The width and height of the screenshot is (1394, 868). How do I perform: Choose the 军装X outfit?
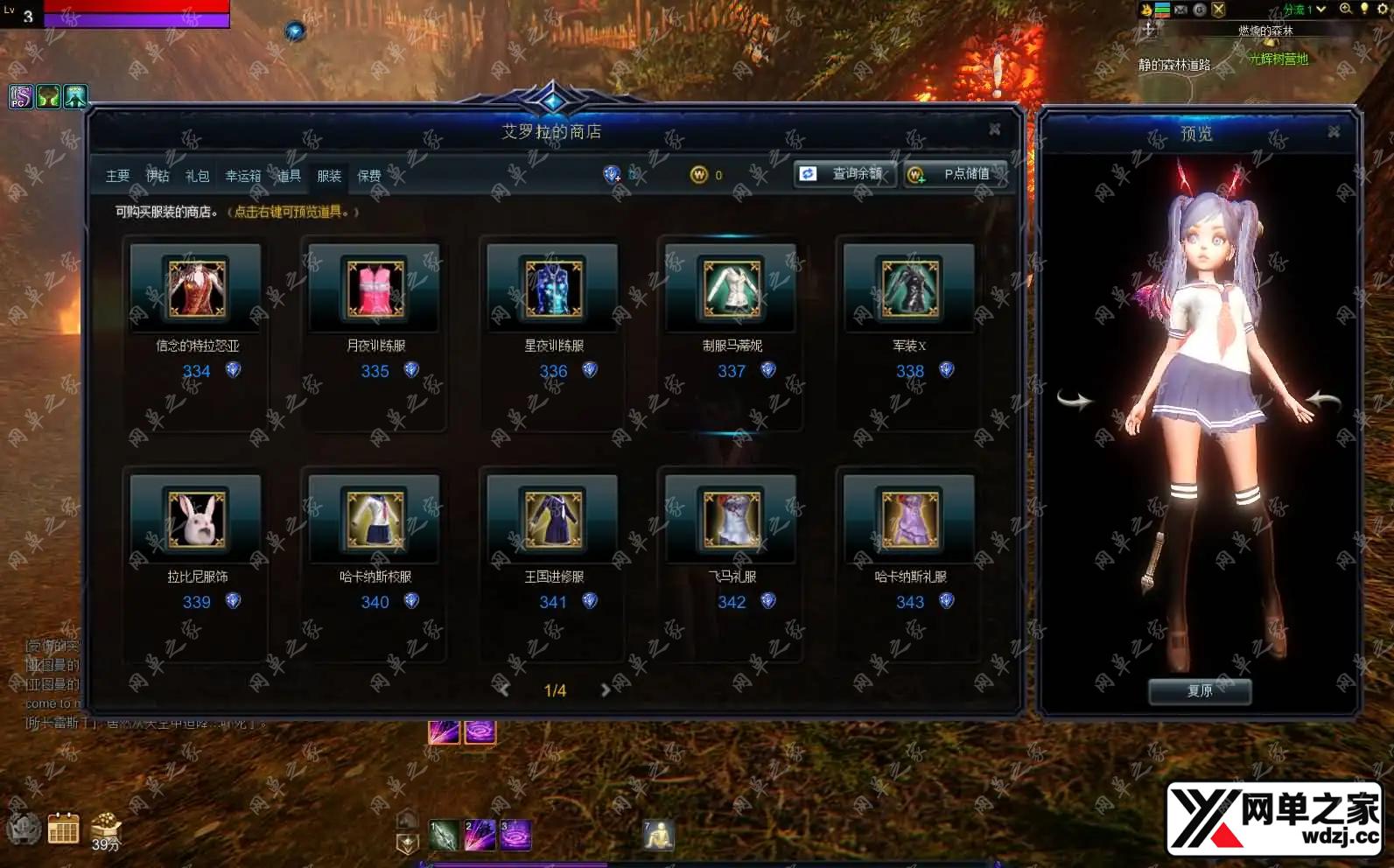tap(910, 289)
